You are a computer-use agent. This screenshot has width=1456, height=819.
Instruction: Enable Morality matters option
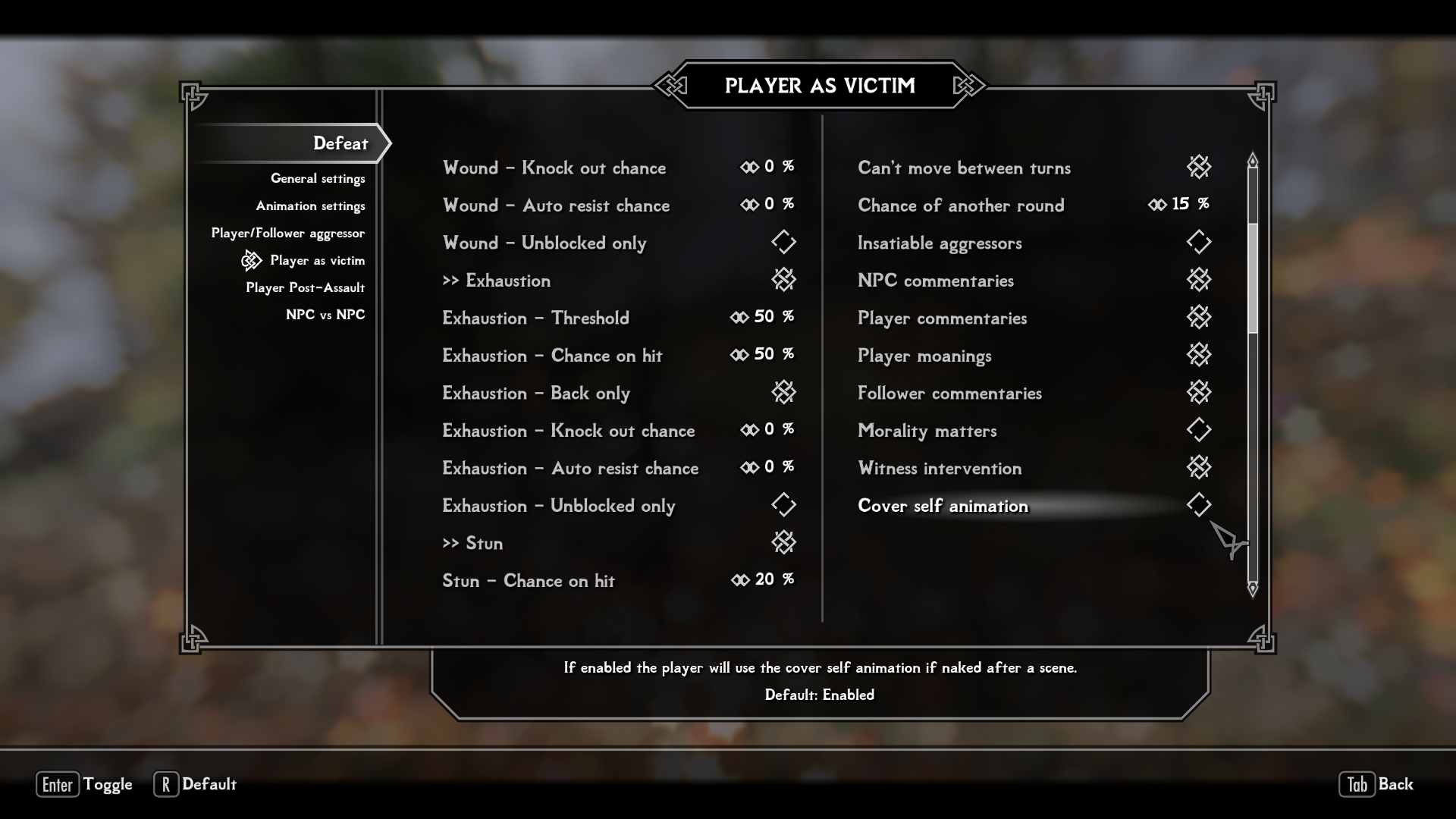1198,431
